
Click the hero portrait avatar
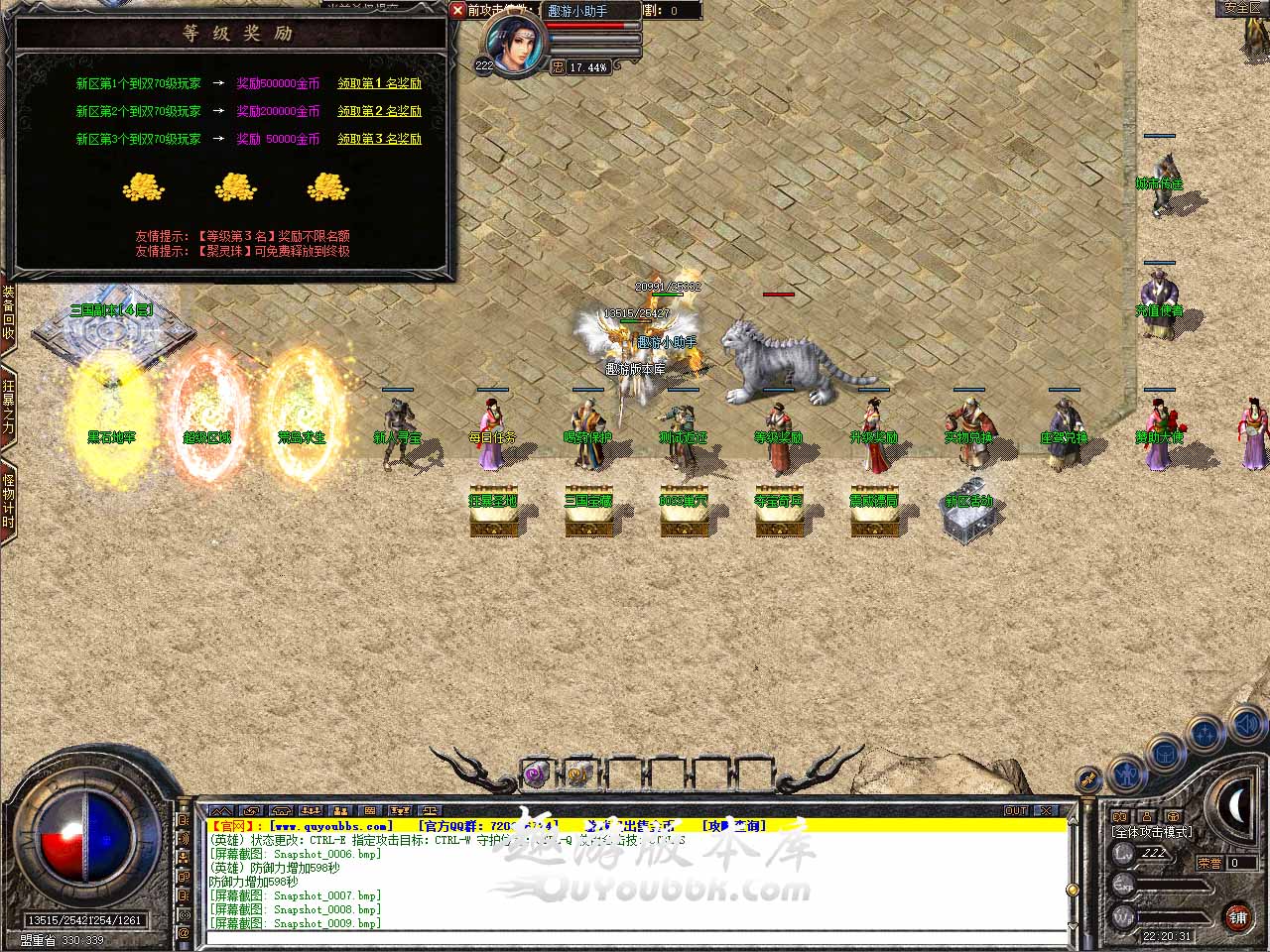click(513, 44)
